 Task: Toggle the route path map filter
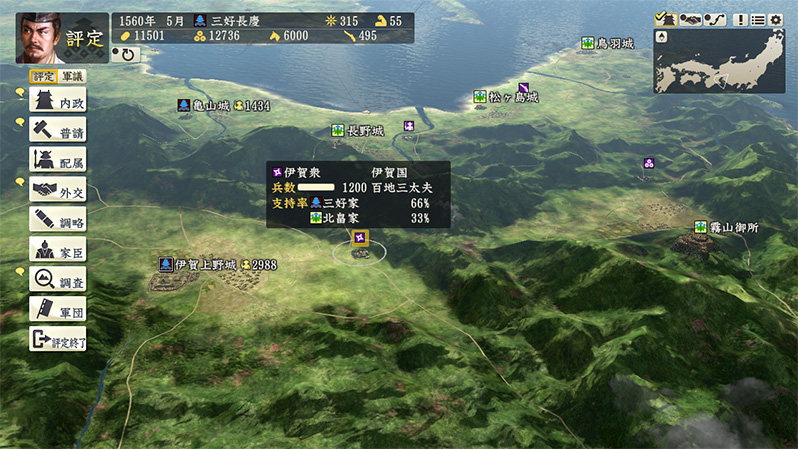[714, 19]
